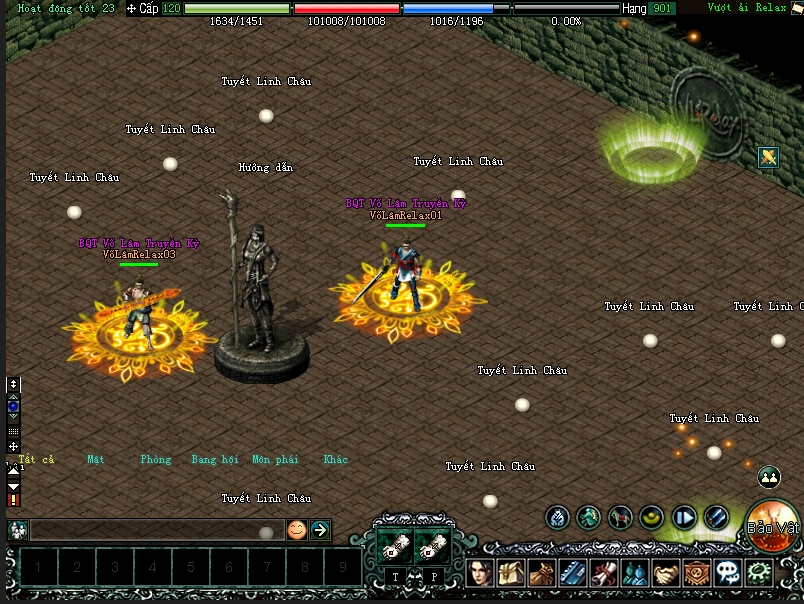
Task: Send chat with the arrow button
Action: 320,530
